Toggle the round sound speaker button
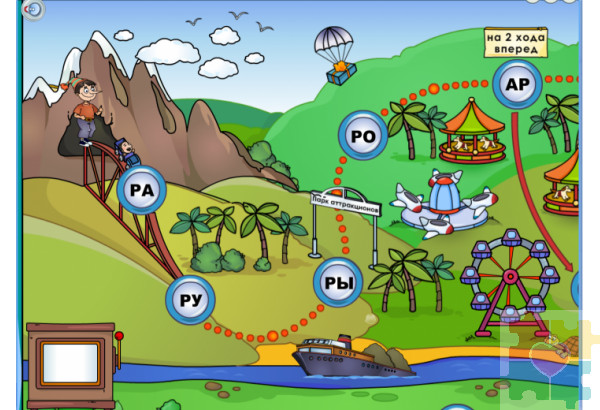600x410 pixels. point(33,9)
